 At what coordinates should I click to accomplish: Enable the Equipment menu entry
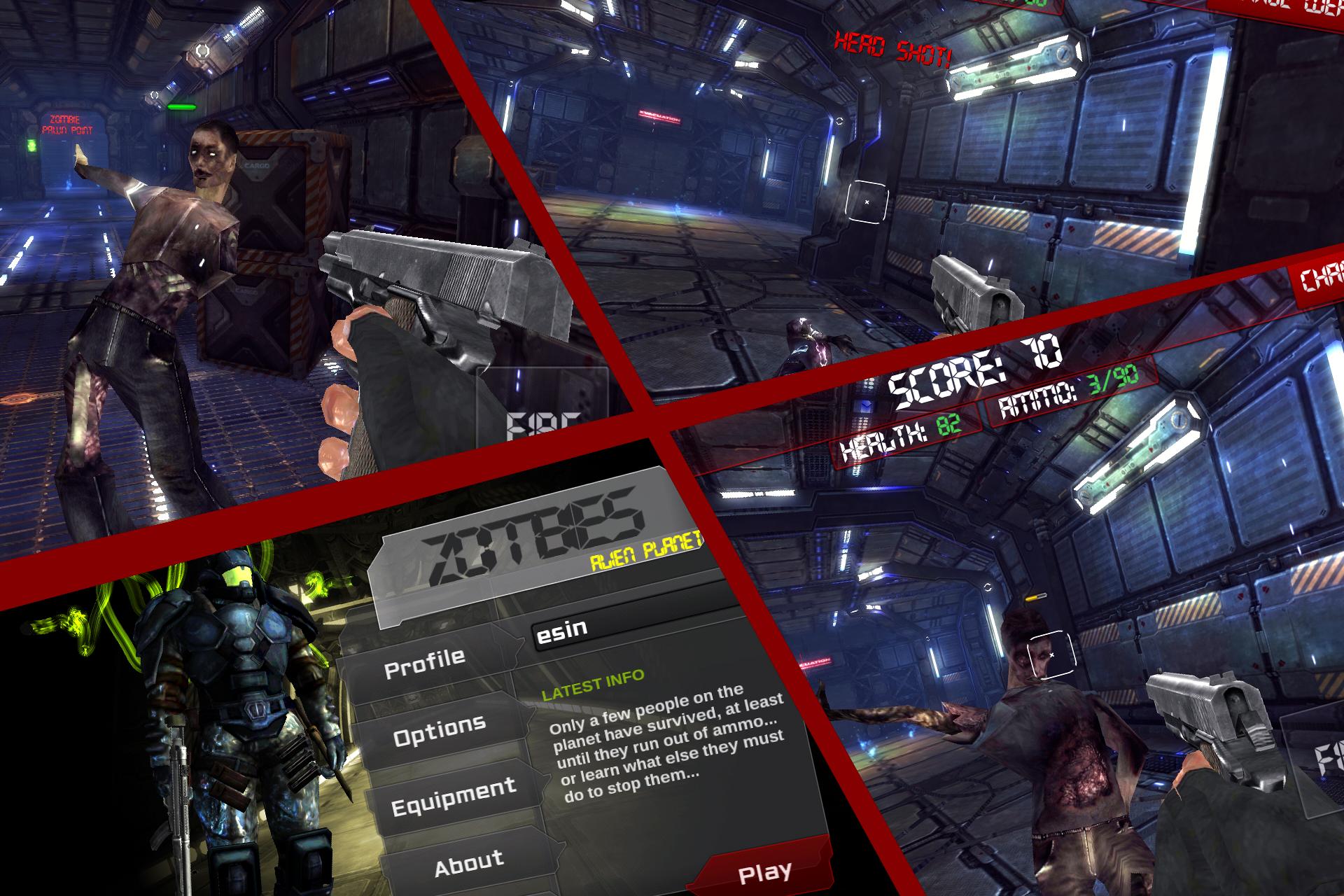click(x=455, y=798)
